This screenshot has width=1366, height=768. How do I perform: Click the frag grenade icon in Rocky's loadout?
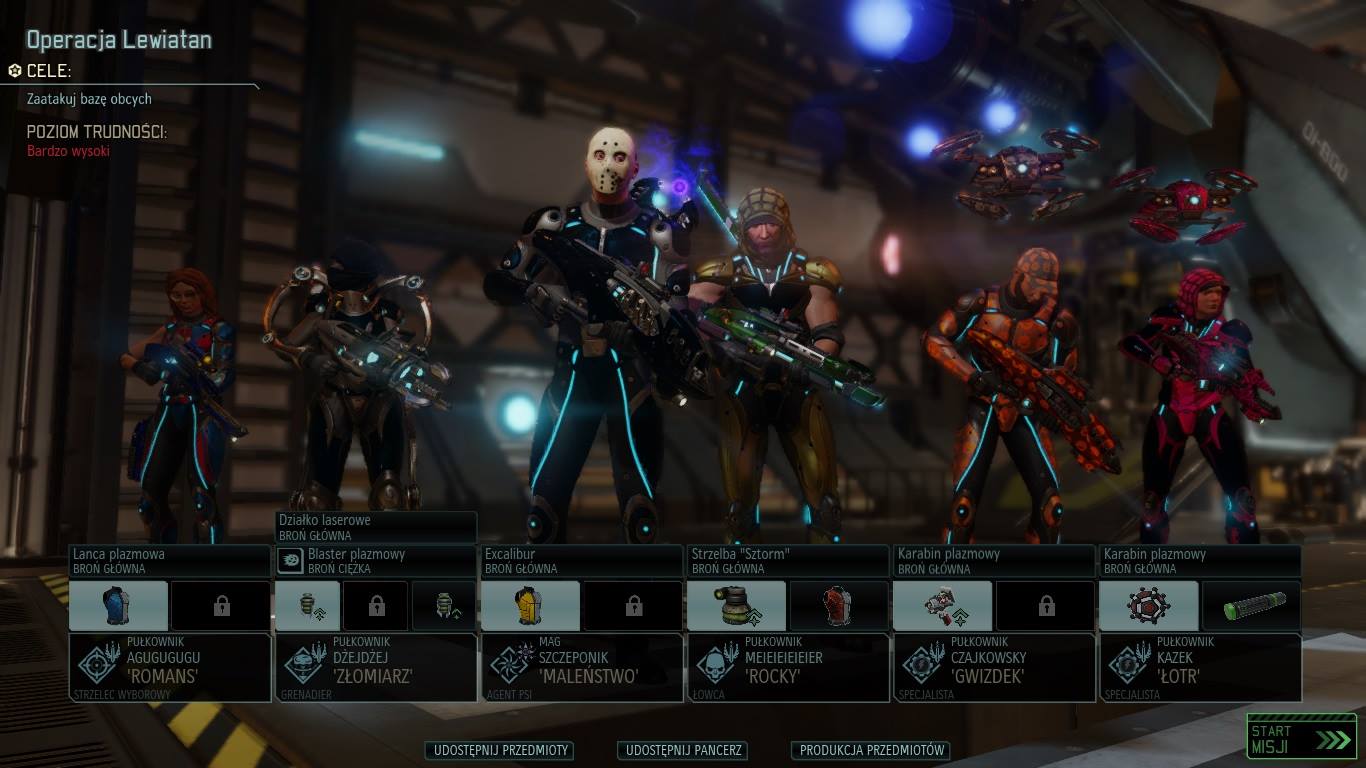pos(737,605)
